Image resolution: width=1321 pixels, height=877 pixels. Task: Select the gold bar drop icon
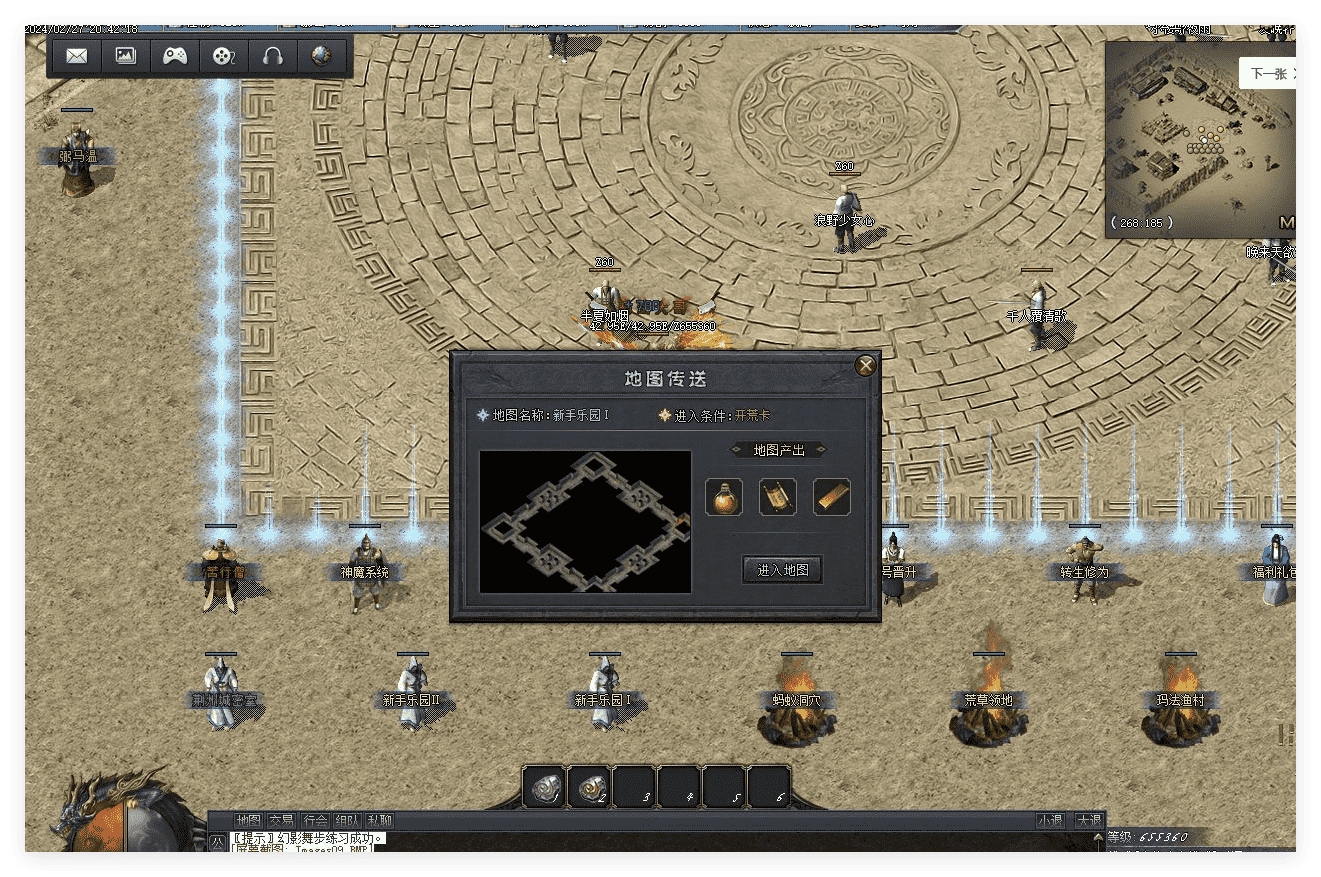pos(832,497)
